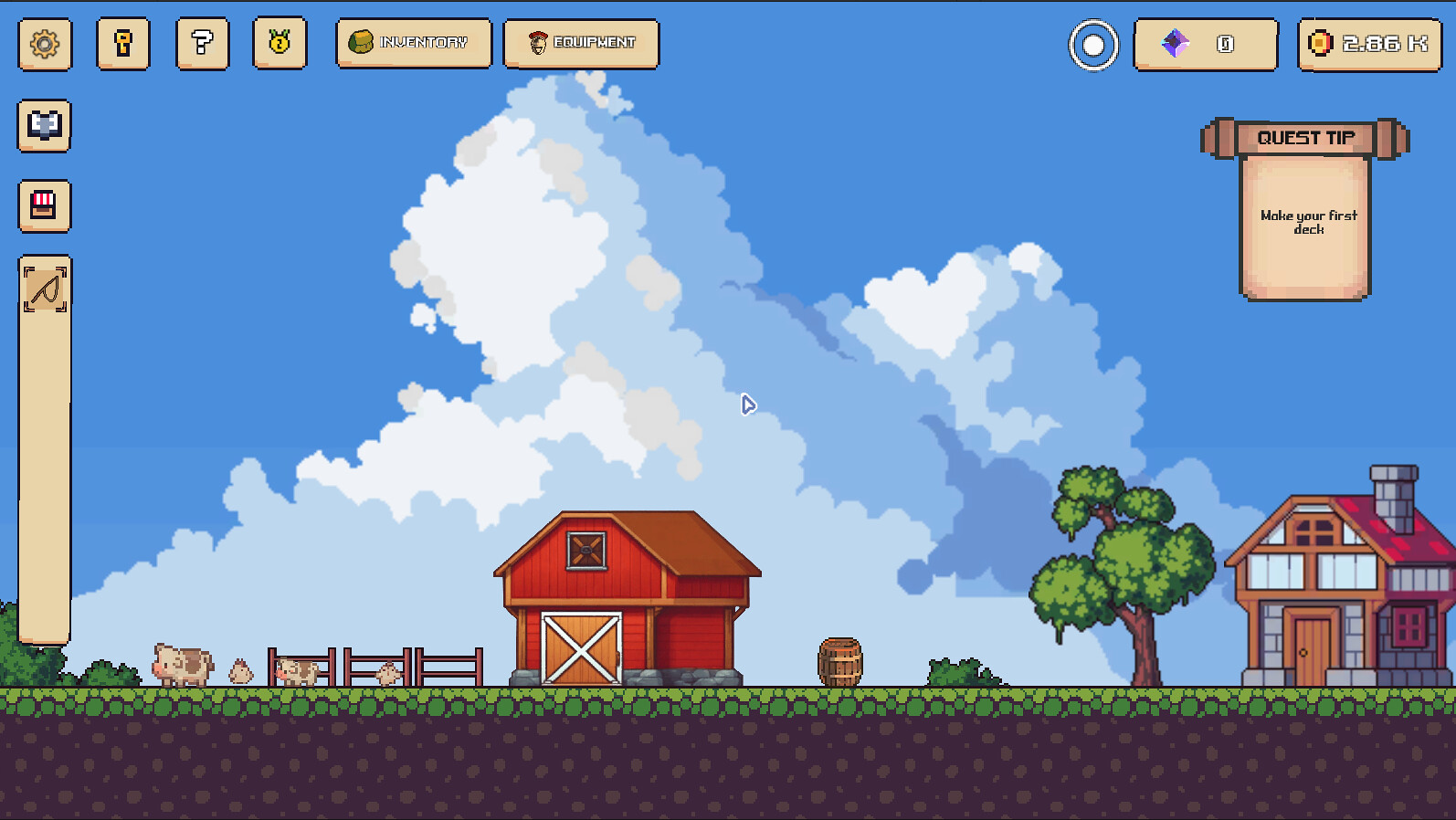1456x820 pixels.
Task: Click the white circle indicator top right
Action: point(1092,44)
